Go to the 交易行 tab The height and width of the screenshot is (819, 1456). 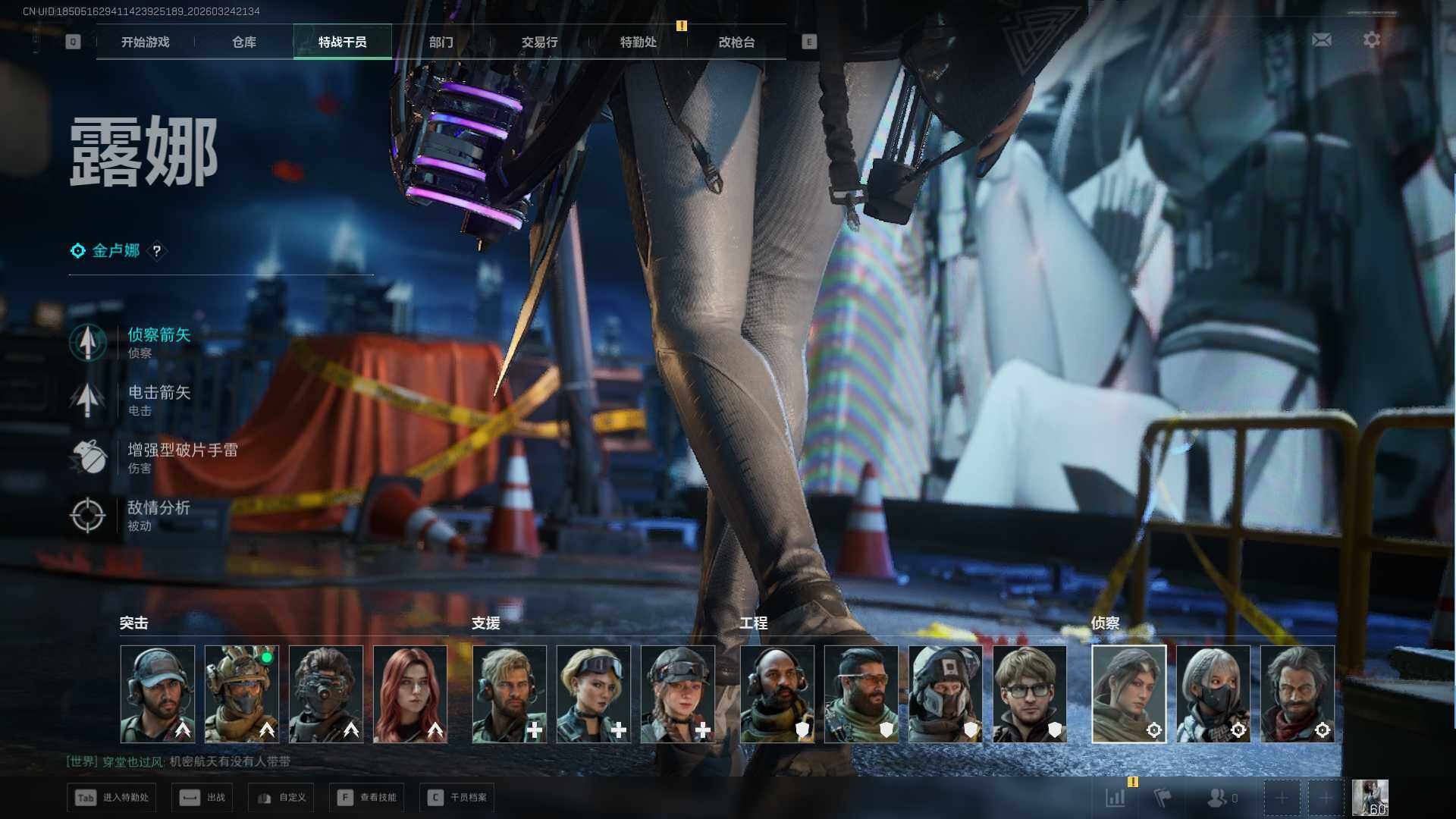click(539, 42)
